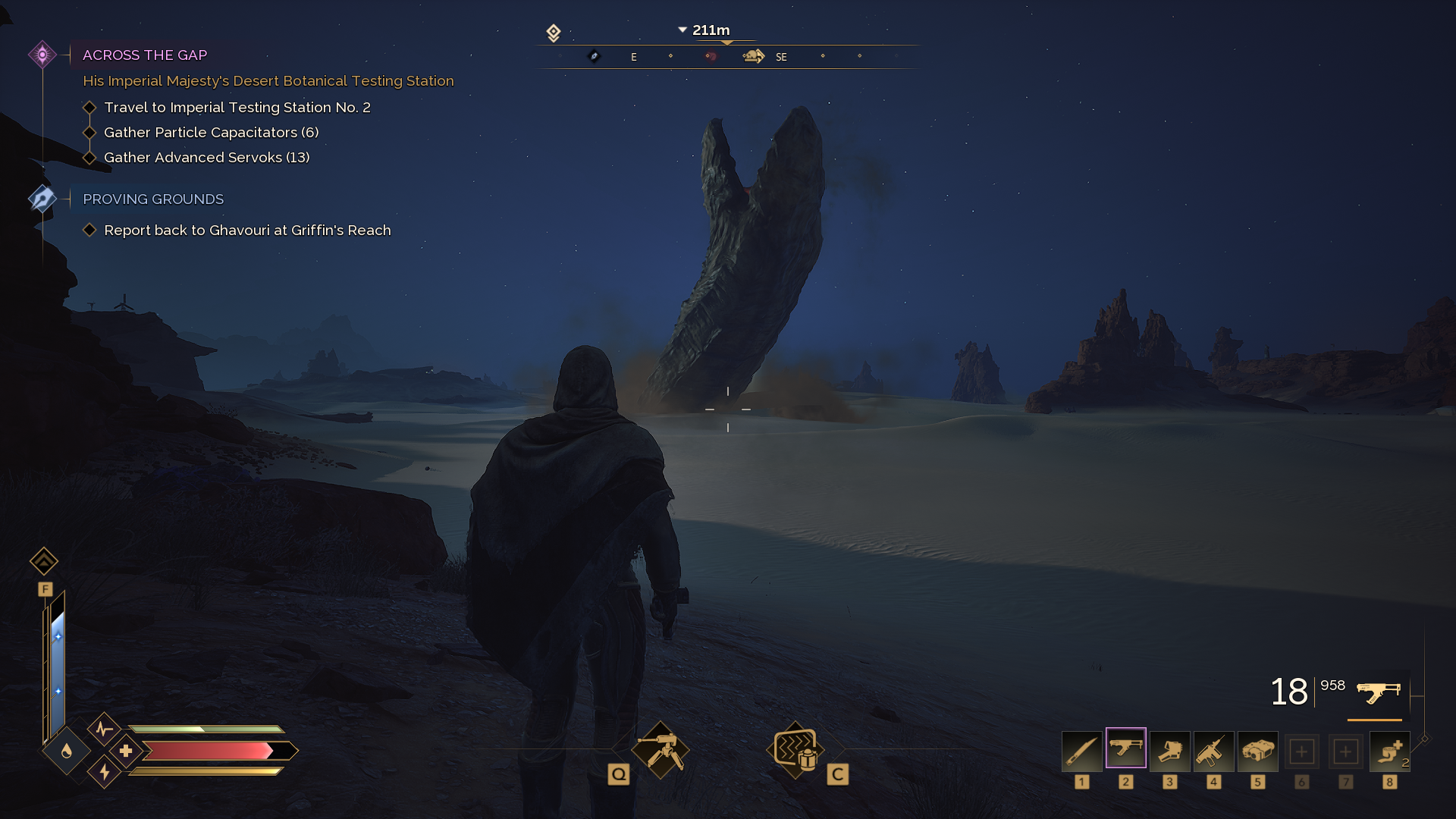
Task: Select the PROVING GROUNDS quest title
Action: click(152, 199)
